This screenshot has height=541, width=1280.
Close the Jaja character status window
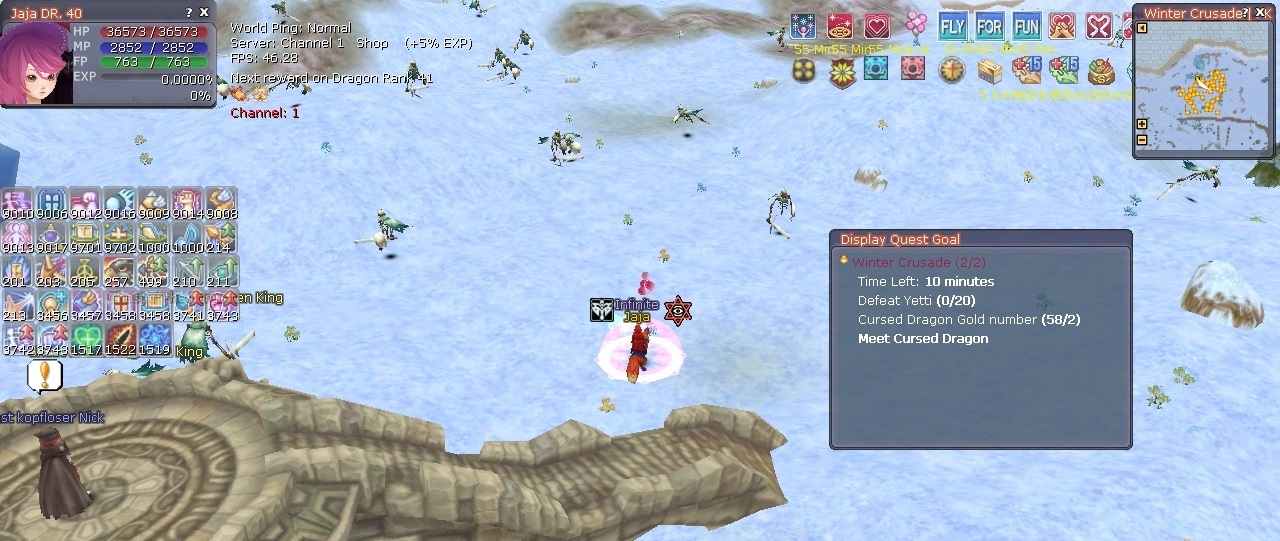(205, 12)
